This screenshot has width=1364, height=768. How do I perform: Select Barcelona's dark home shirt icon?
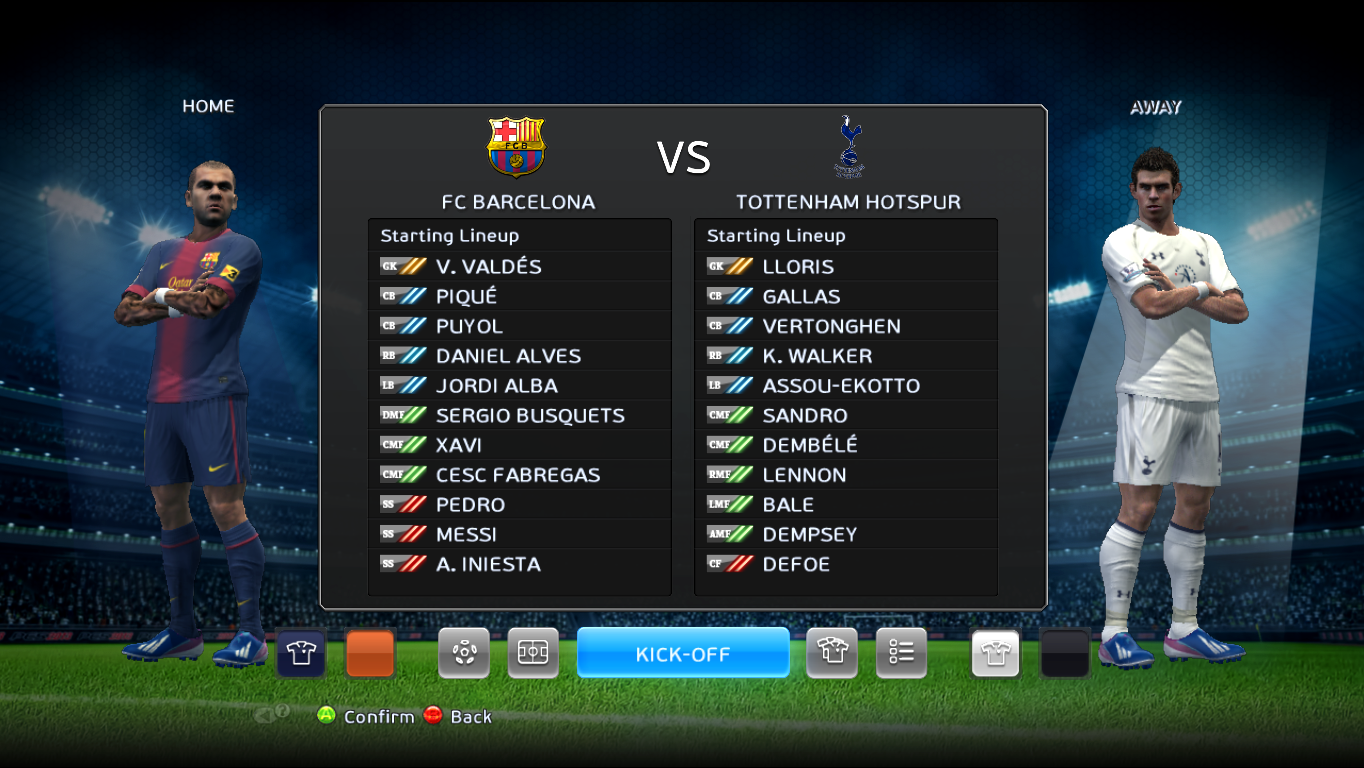(x=299, y=652)
